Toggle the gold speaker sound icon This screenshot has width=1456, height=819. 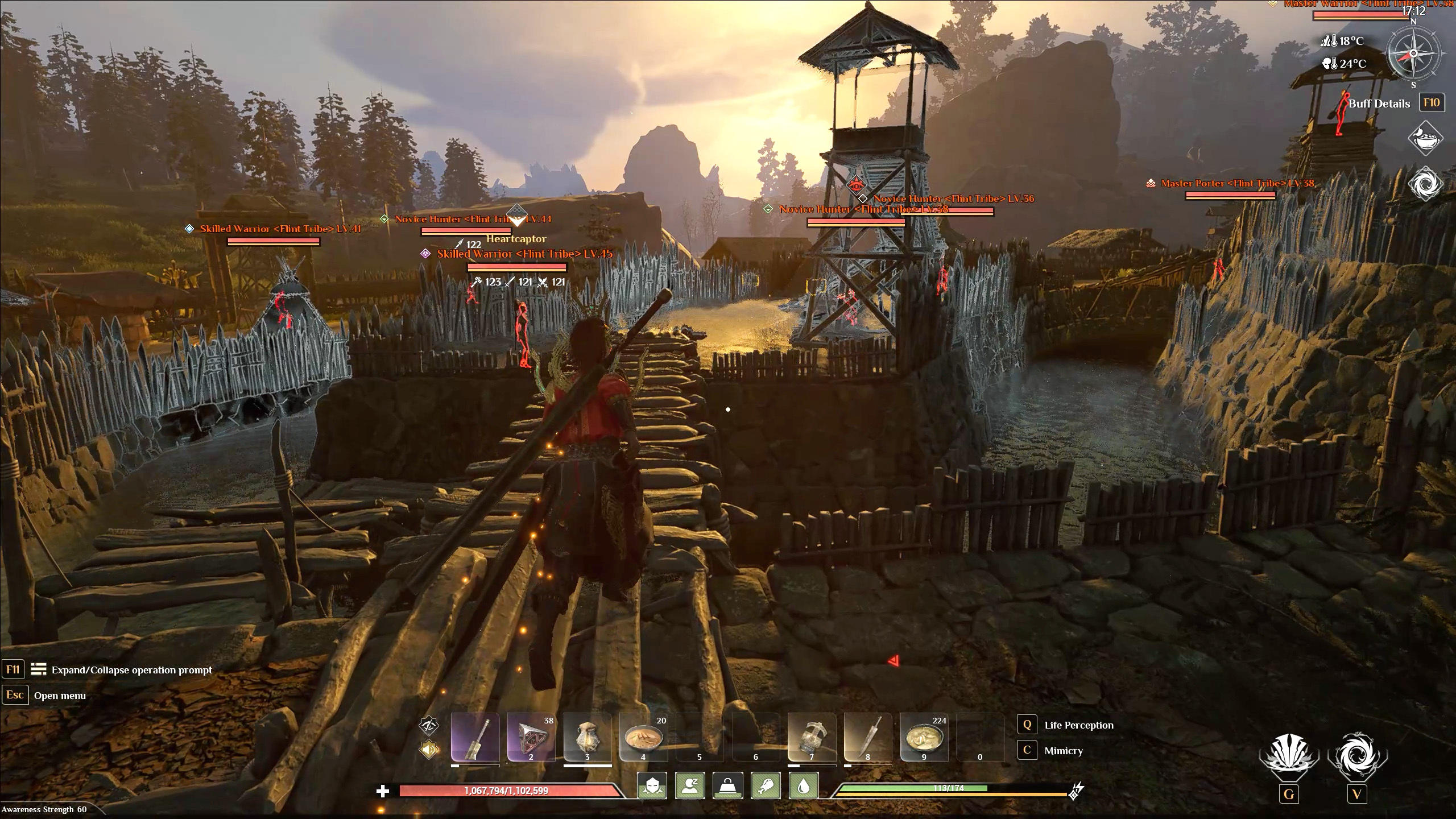click(x=429, y=750)
